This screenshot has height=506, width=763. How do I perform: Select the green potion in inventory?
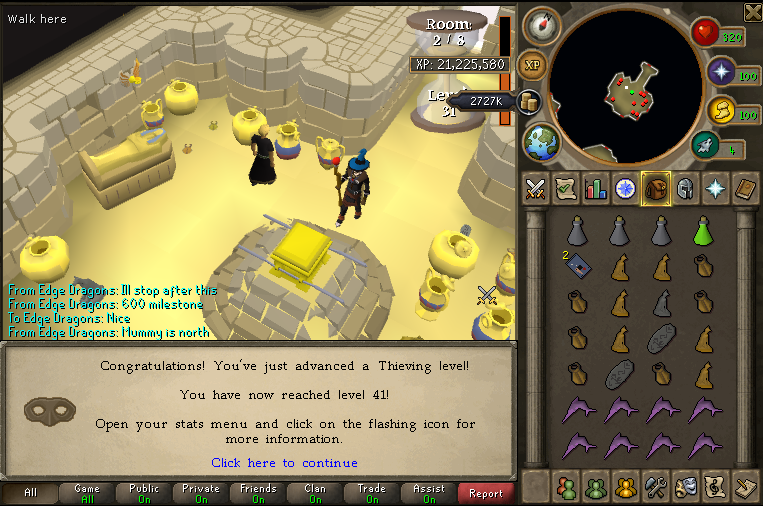(x=704, y=232)
